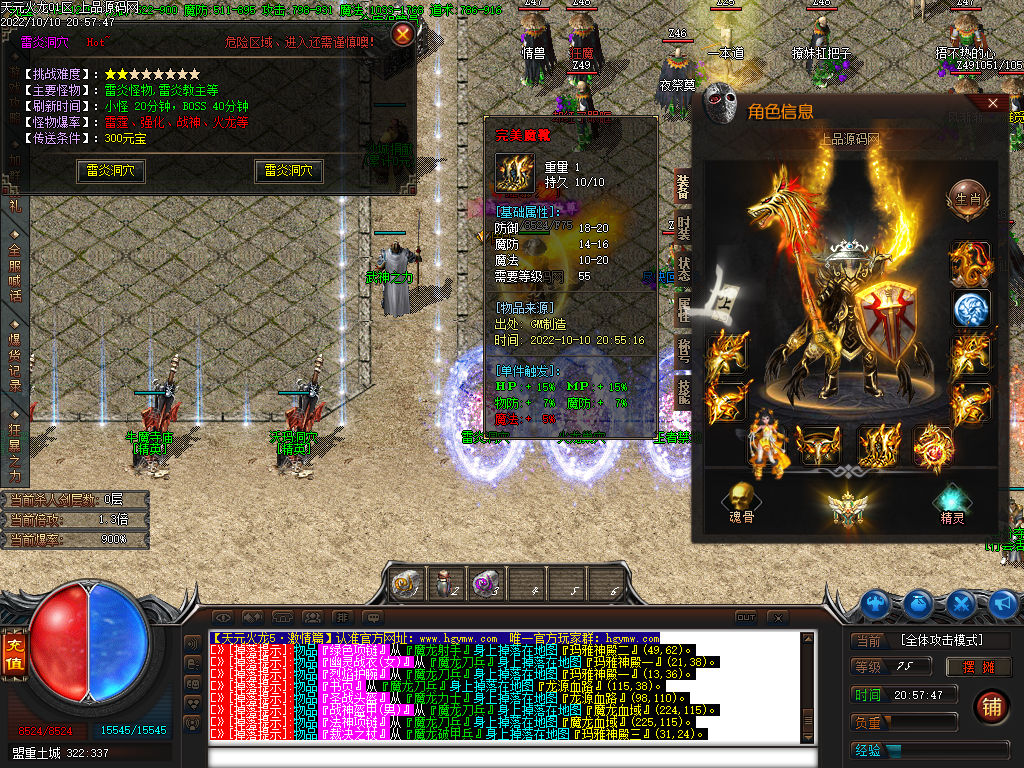Select the golden horned helmet slot
Screen dimensions: 1024x768
pos(819,446)
